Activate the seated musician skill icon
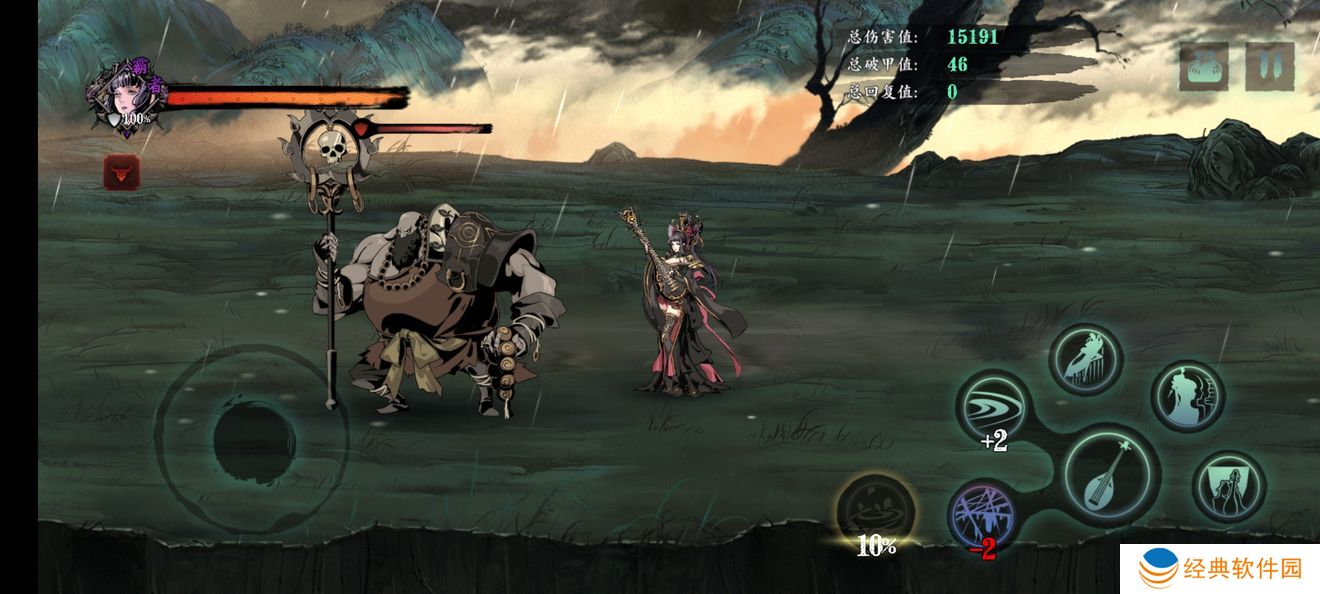The width and height of the screenshot is (1320, 594). click(1085, 357)
